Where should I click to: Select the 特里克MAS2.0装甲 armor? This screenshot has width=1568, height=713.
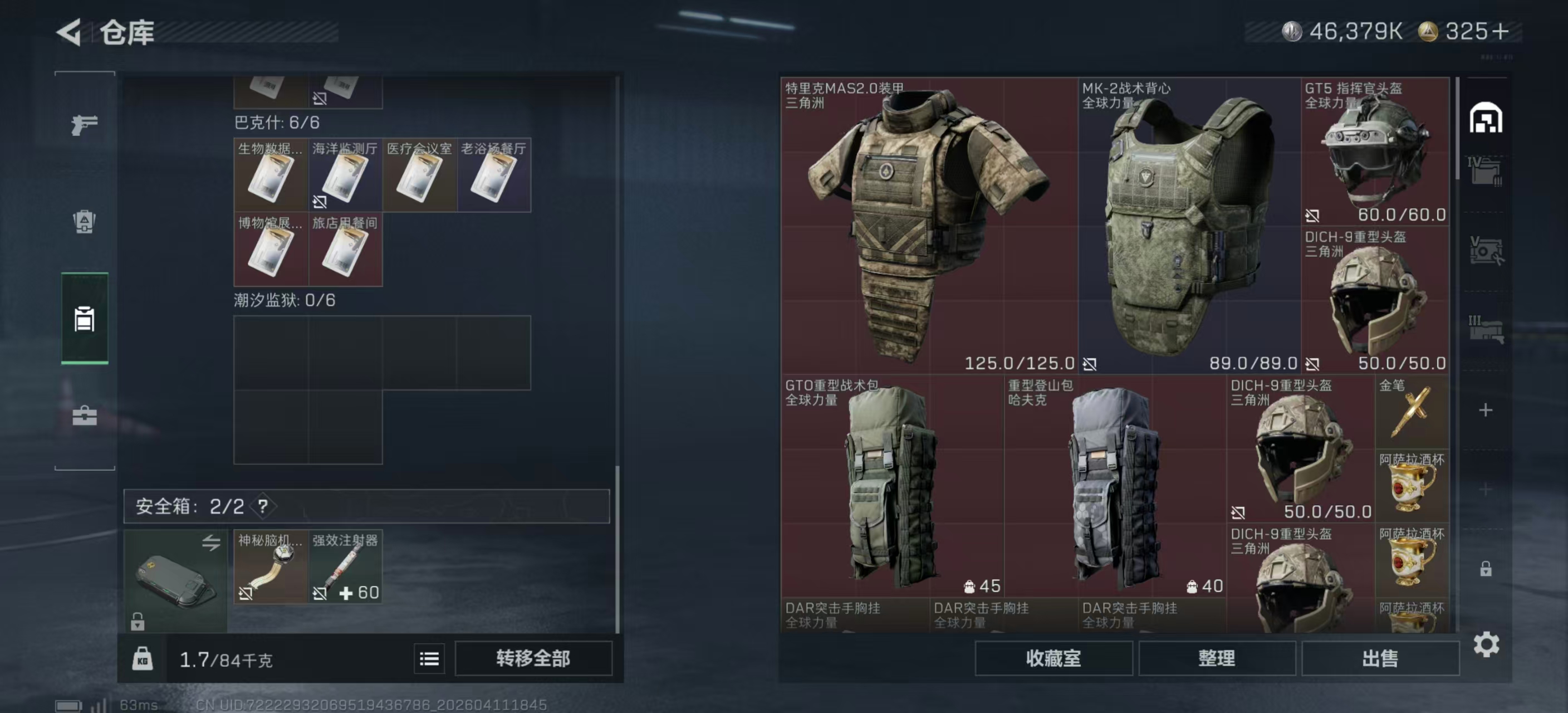(929, 225)
